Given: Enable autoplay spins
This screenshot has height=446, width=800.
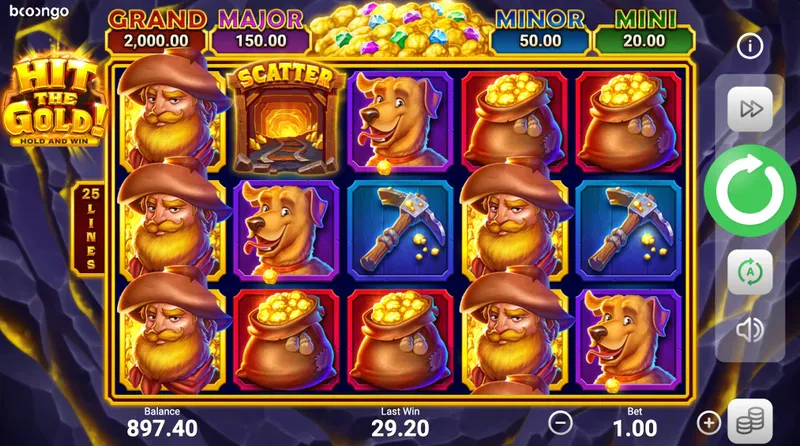Looking at the screenshot, I should click(x=749, y=271).
